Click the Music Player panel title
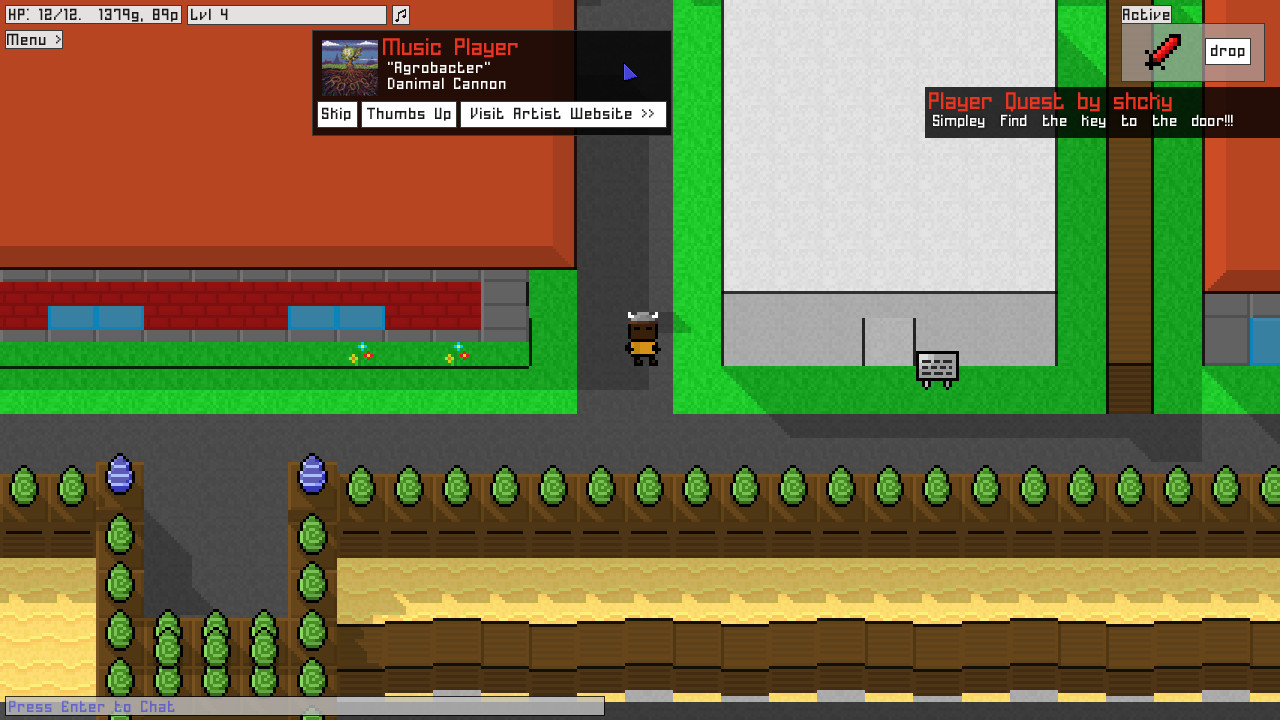 coord(449,47)
